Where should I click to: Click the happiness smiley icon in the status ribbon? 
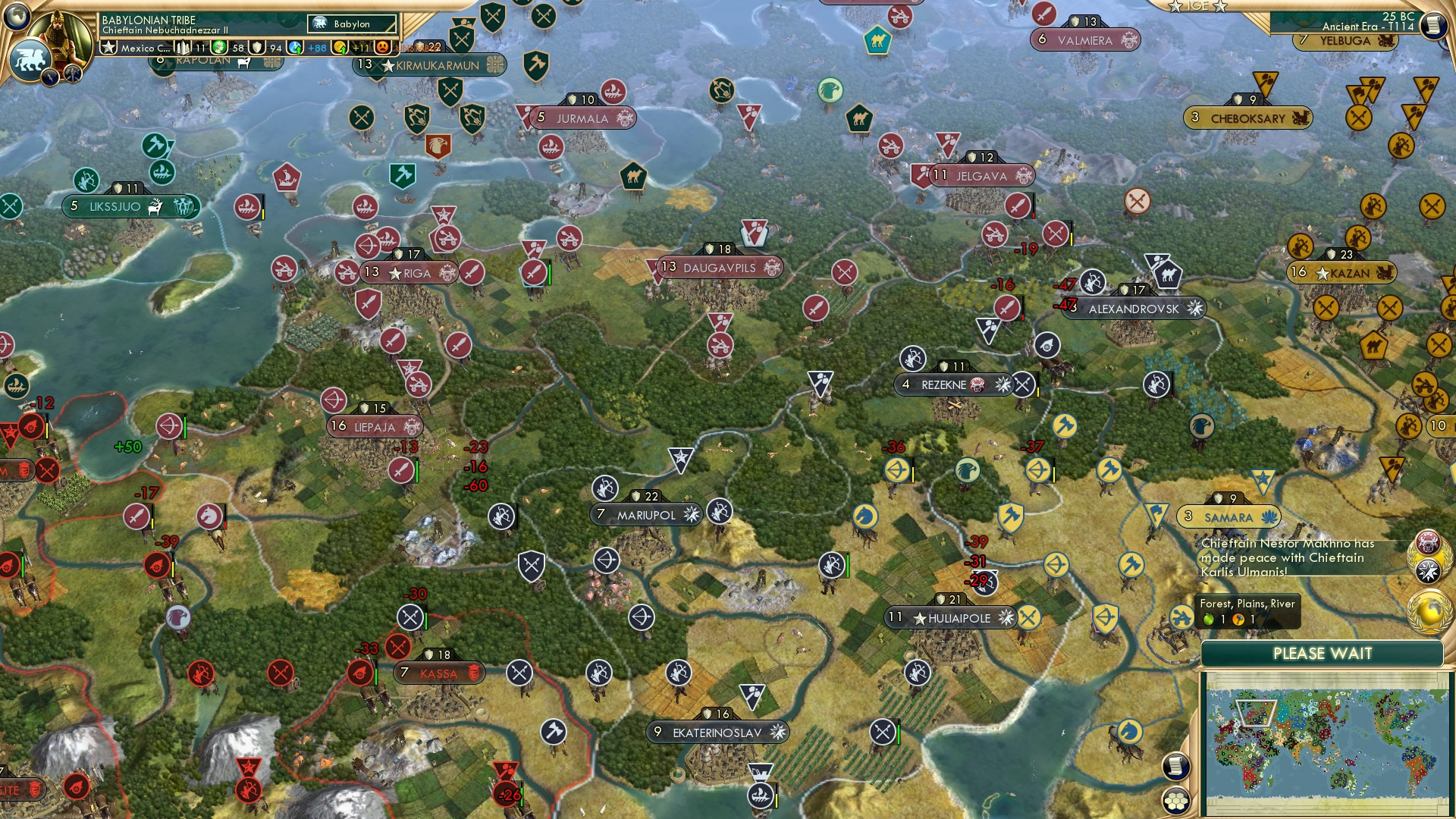tap(220, 48)
